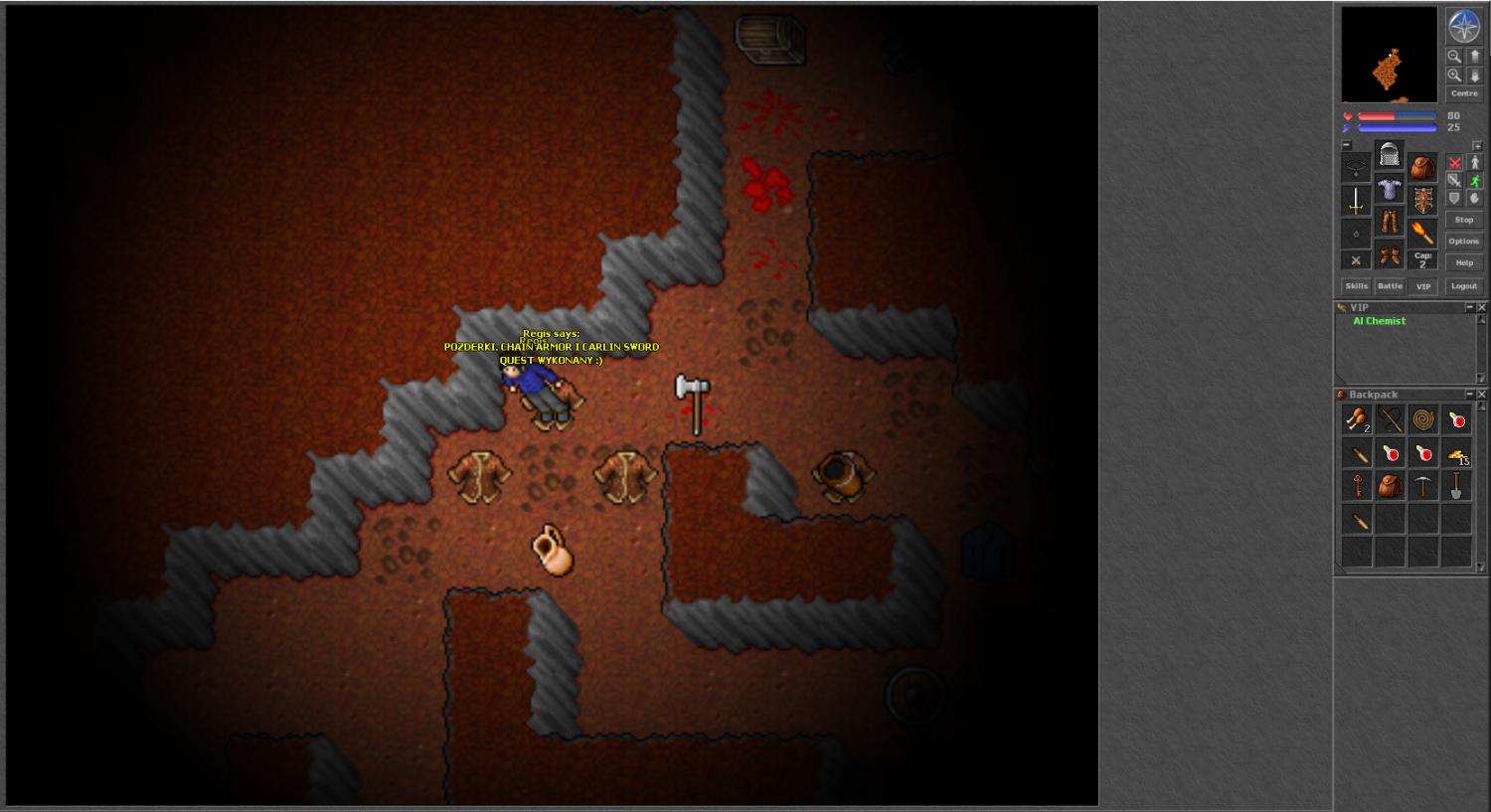
Task: Close the Backpack panel
Action: tap(1481, 395)
